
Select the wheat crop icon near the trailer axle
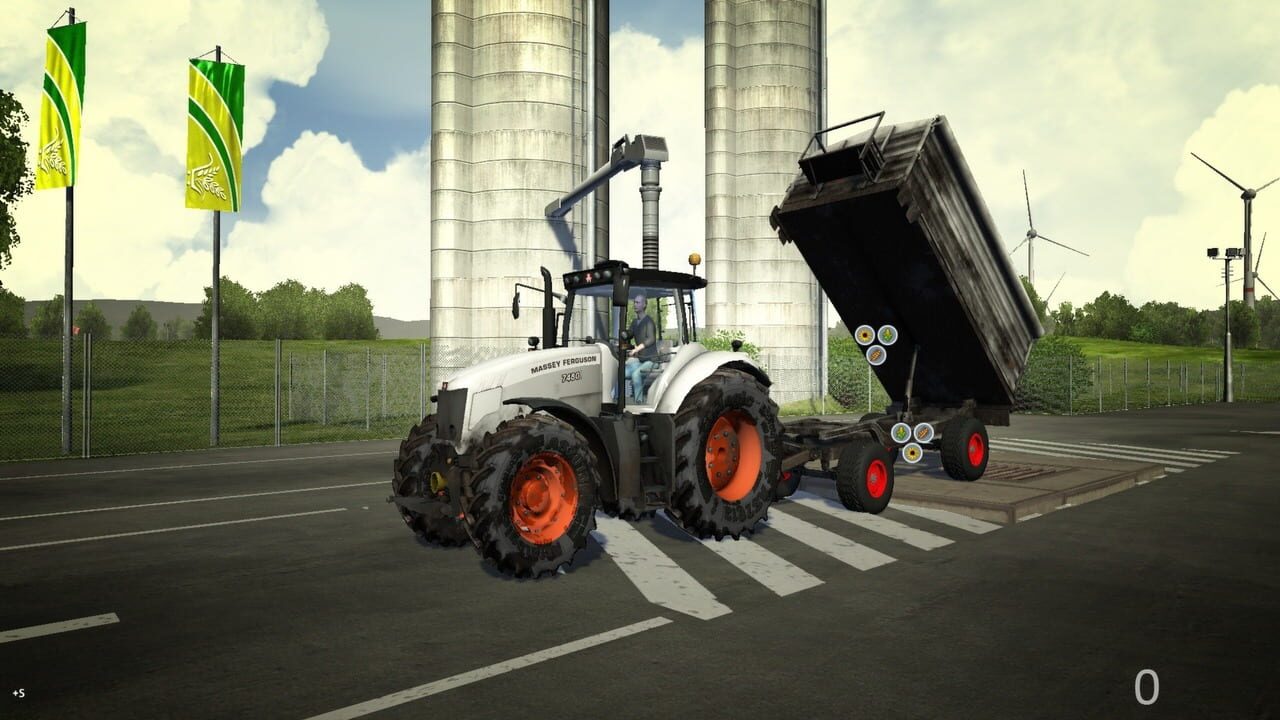click(x=924, y=432)
